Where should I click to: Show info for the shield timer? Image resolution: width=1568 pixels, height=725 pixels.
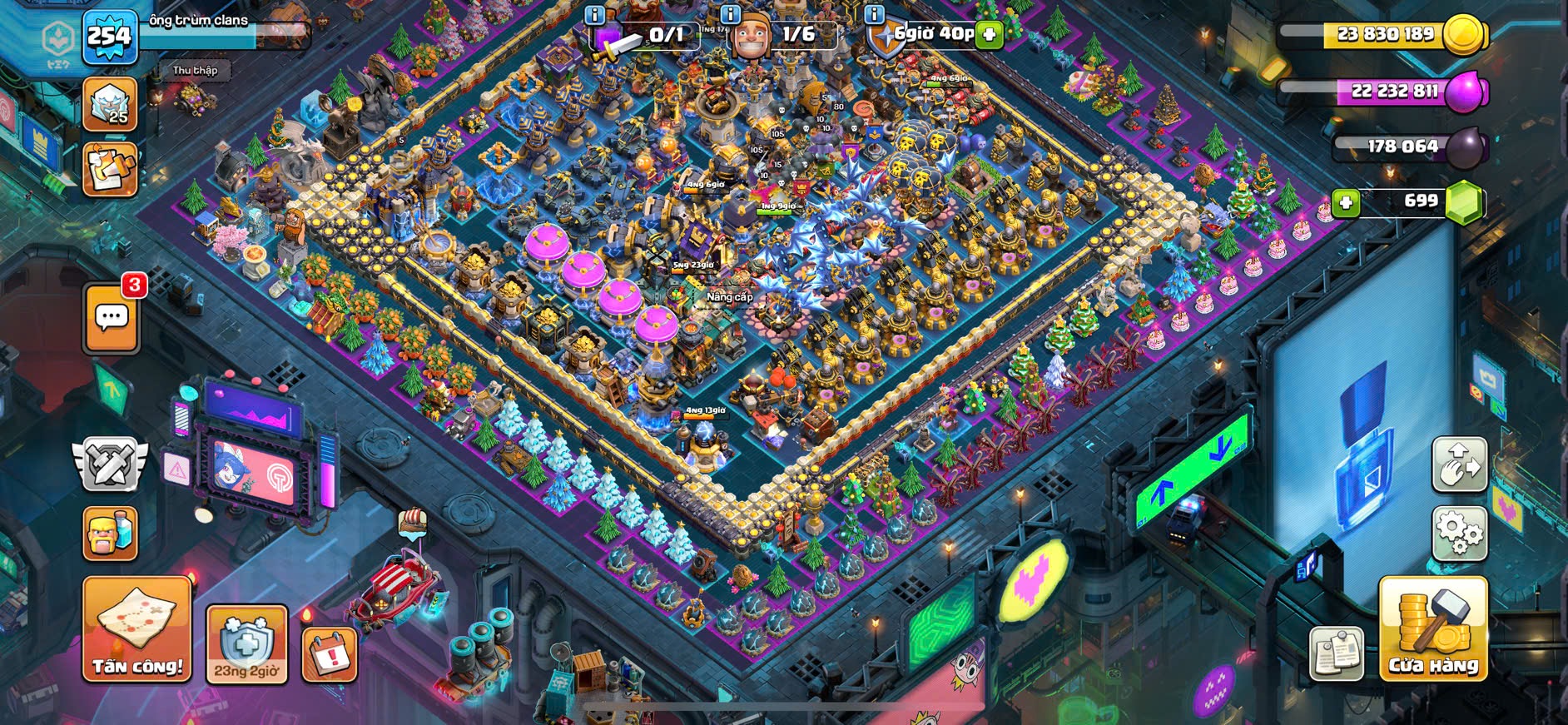point(874,14)
